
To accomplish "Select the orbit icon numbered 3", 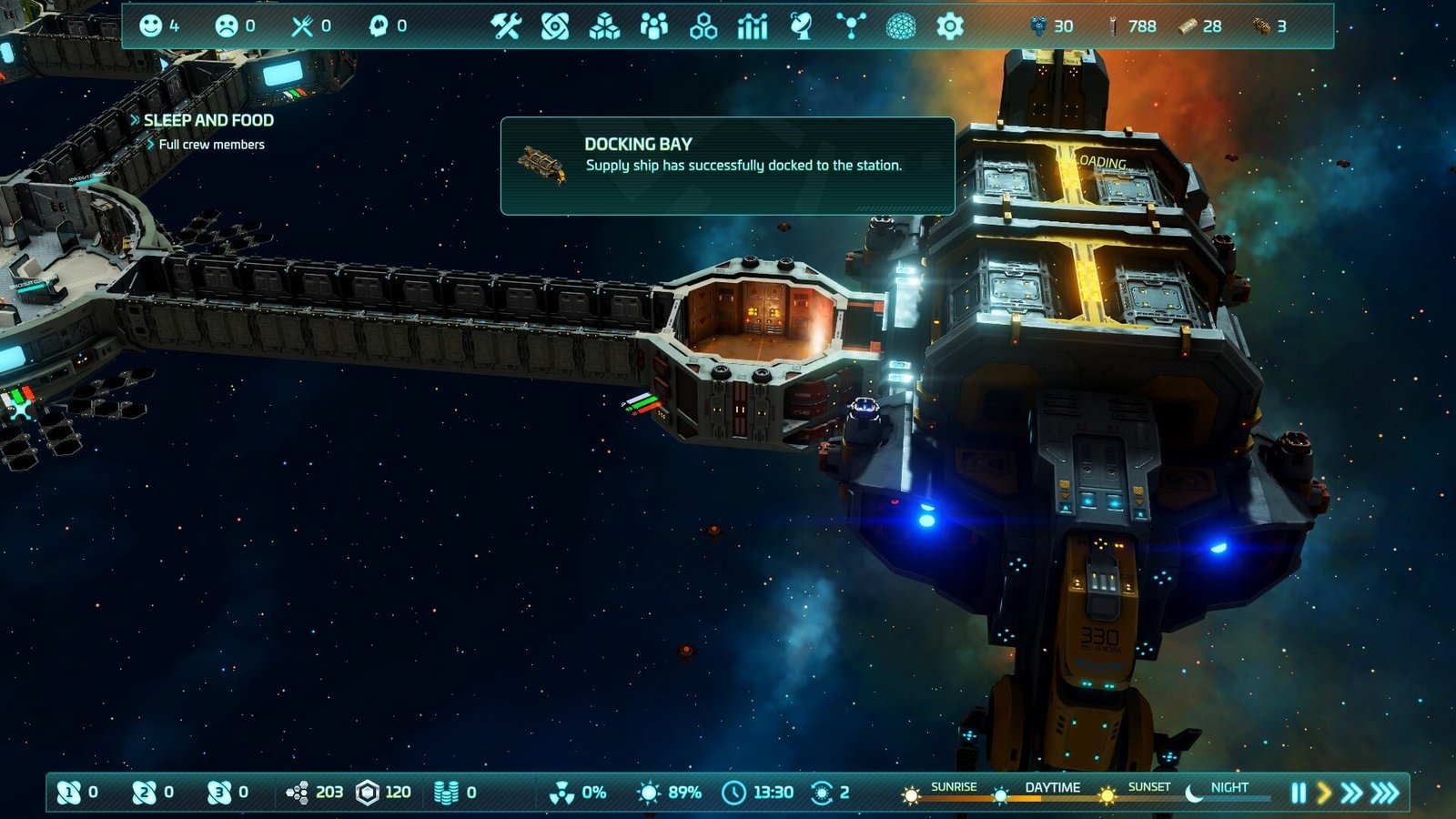I will [218, 793].
